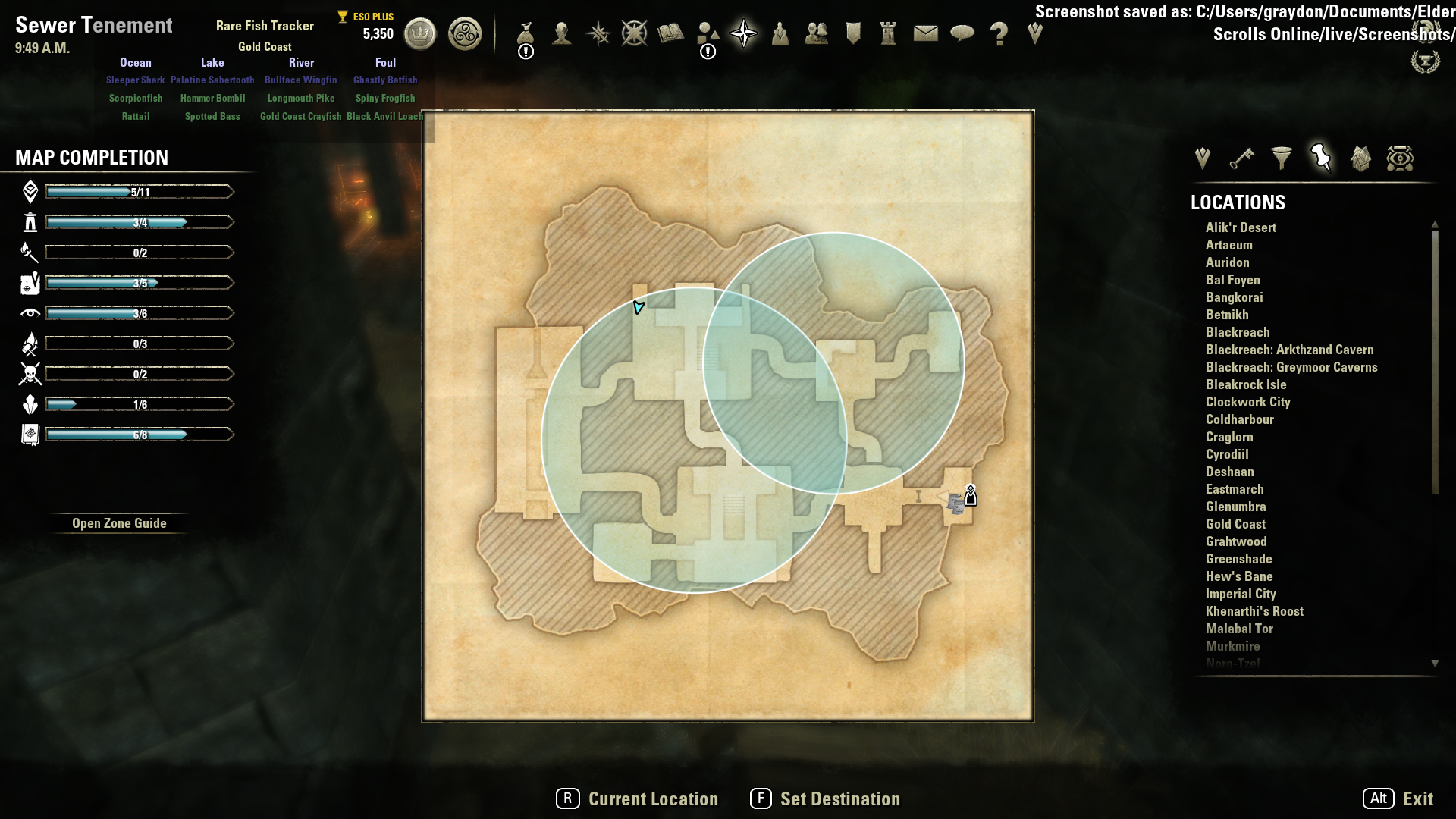The width and height of the screenshot is (1456, 819).
Task: Choose Clockwork City from the locations list
Action: click(x=1247, y=402)
